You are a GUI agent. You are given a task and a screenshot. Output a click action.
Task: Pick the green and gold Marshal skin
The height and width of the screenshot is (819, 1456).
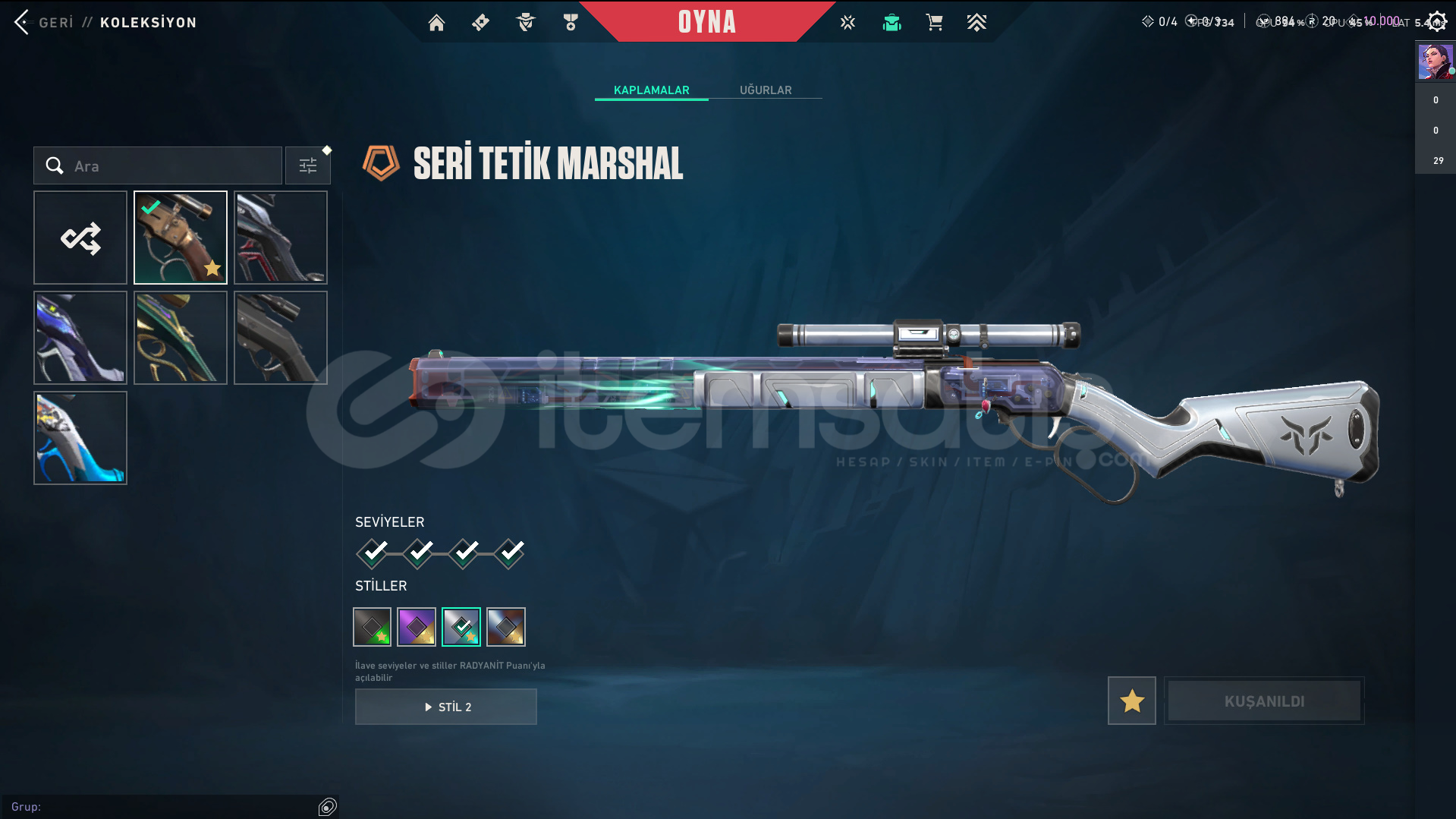[x=181, y=338]
